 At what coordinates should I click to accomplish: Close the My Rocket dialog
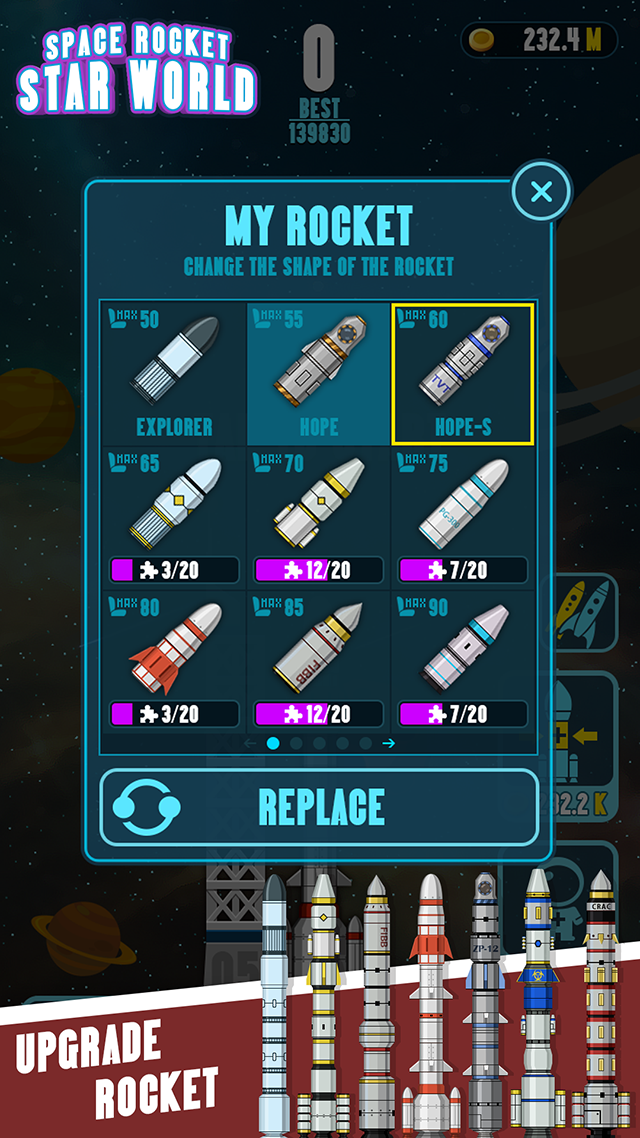[x=541, y=191]
